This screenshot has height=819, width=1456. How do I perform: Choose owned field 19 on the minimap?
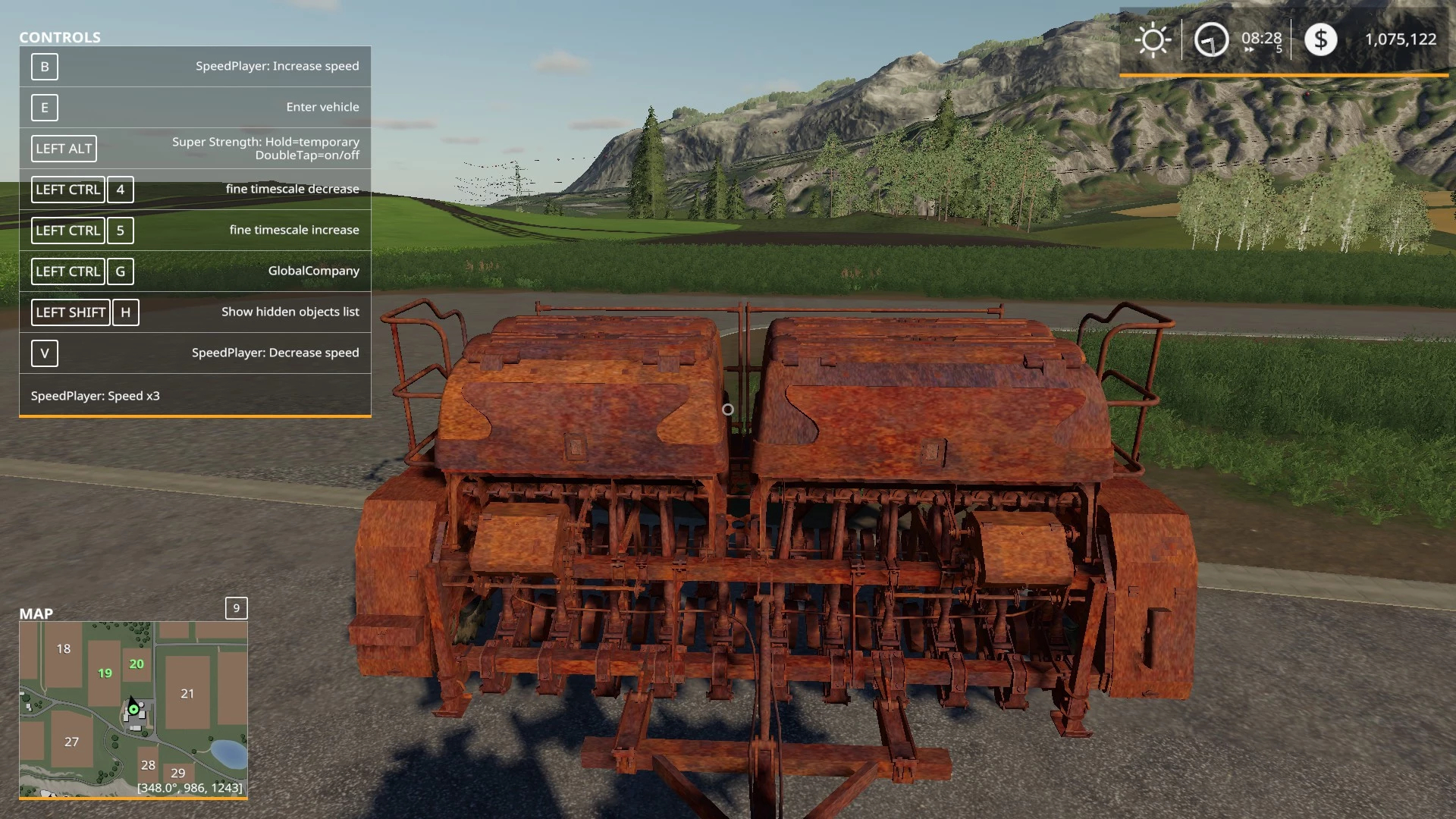tap(105, 673)
